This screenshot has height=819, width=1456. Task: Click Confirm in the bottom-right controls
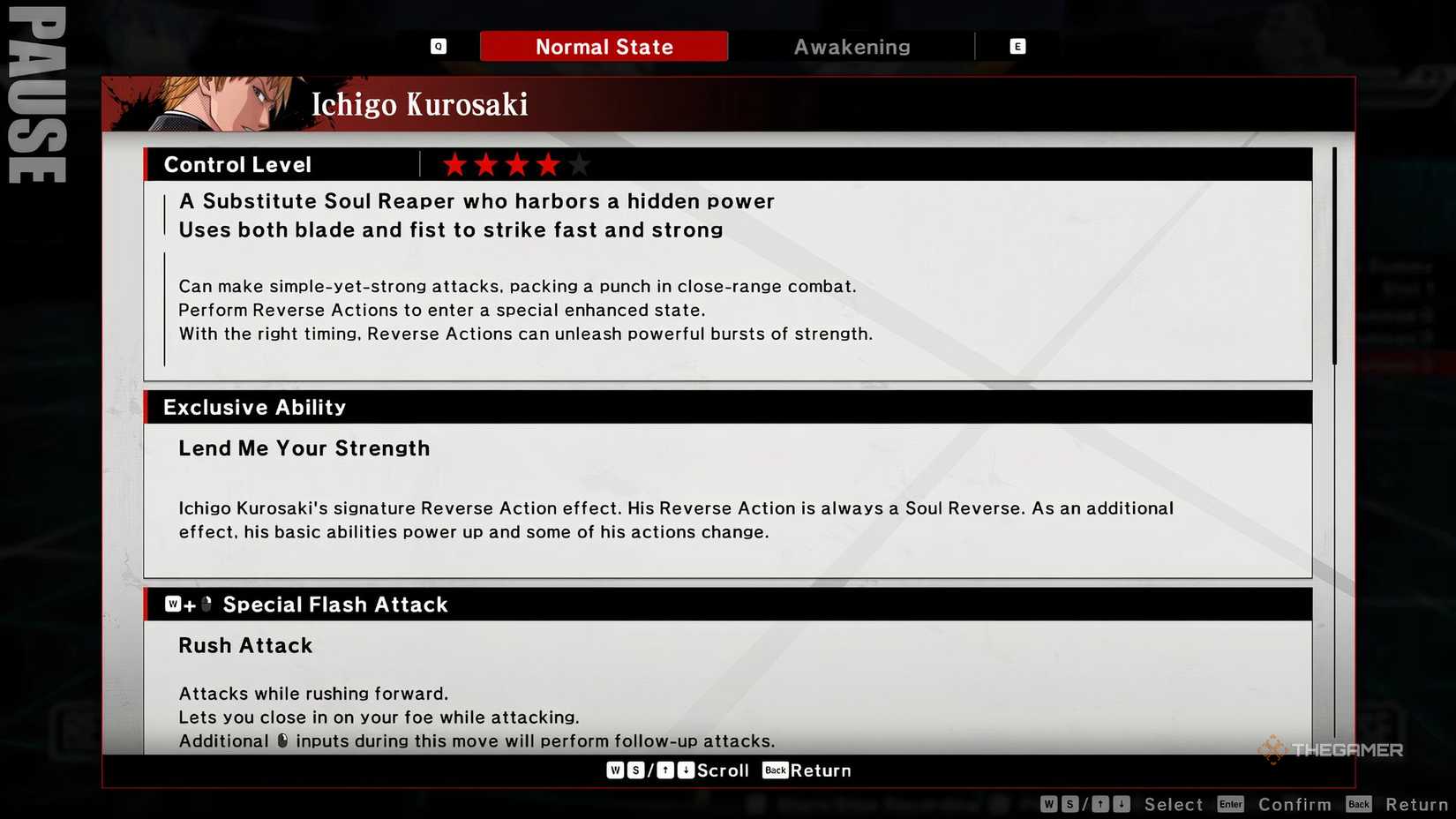point(1295,804)
